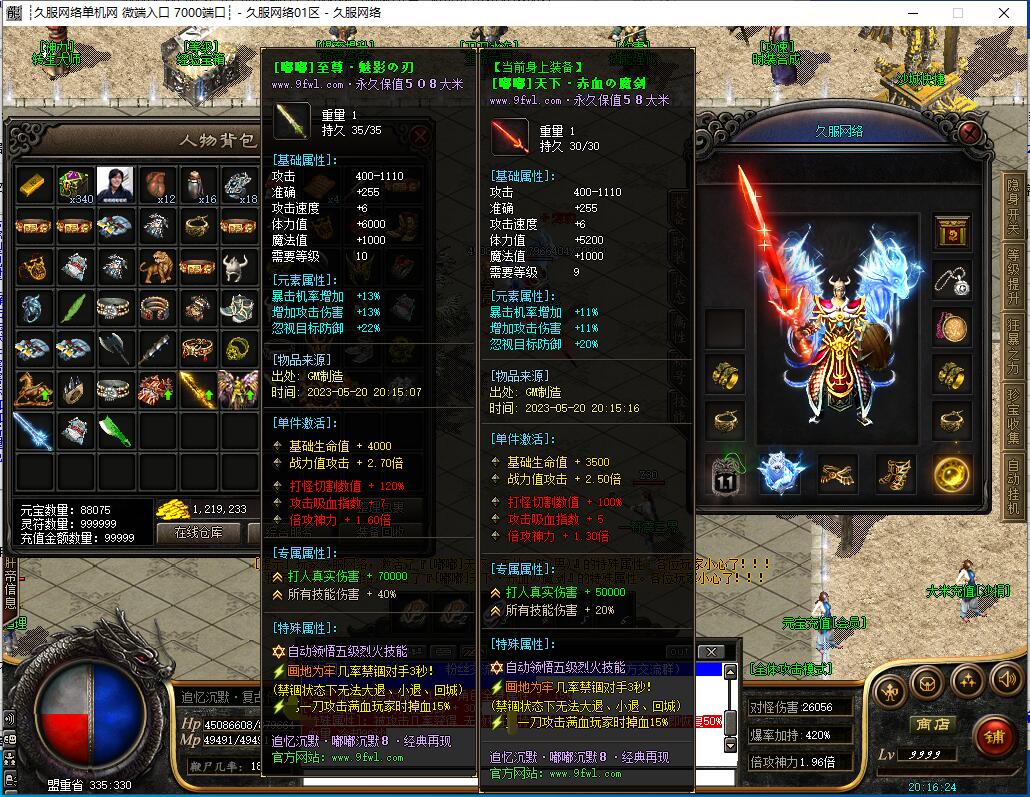
Task: Open the three-star skills icon
Action: [x=966, y=682]
